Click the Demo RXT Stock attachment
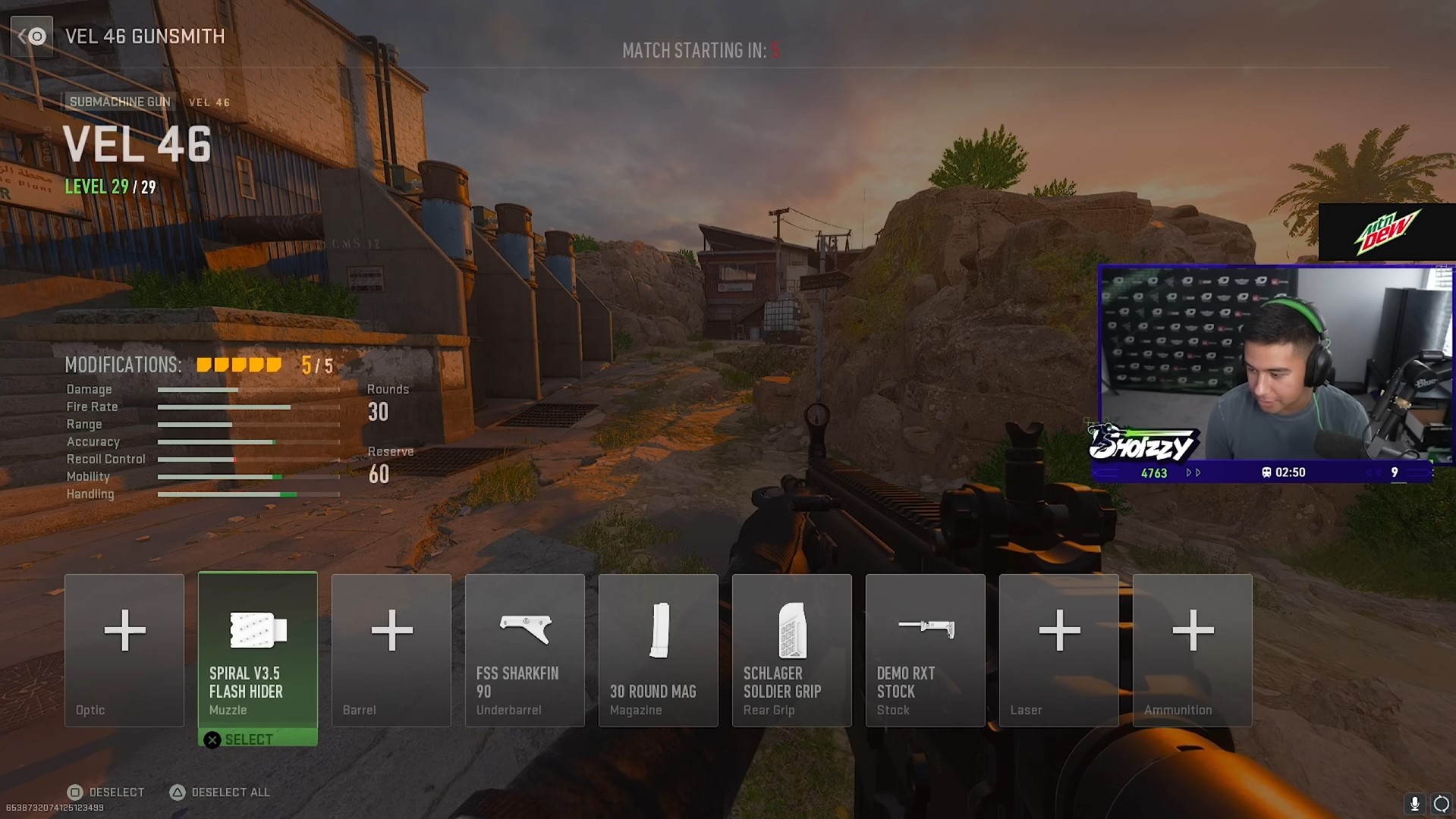 (x=925, y=650)
